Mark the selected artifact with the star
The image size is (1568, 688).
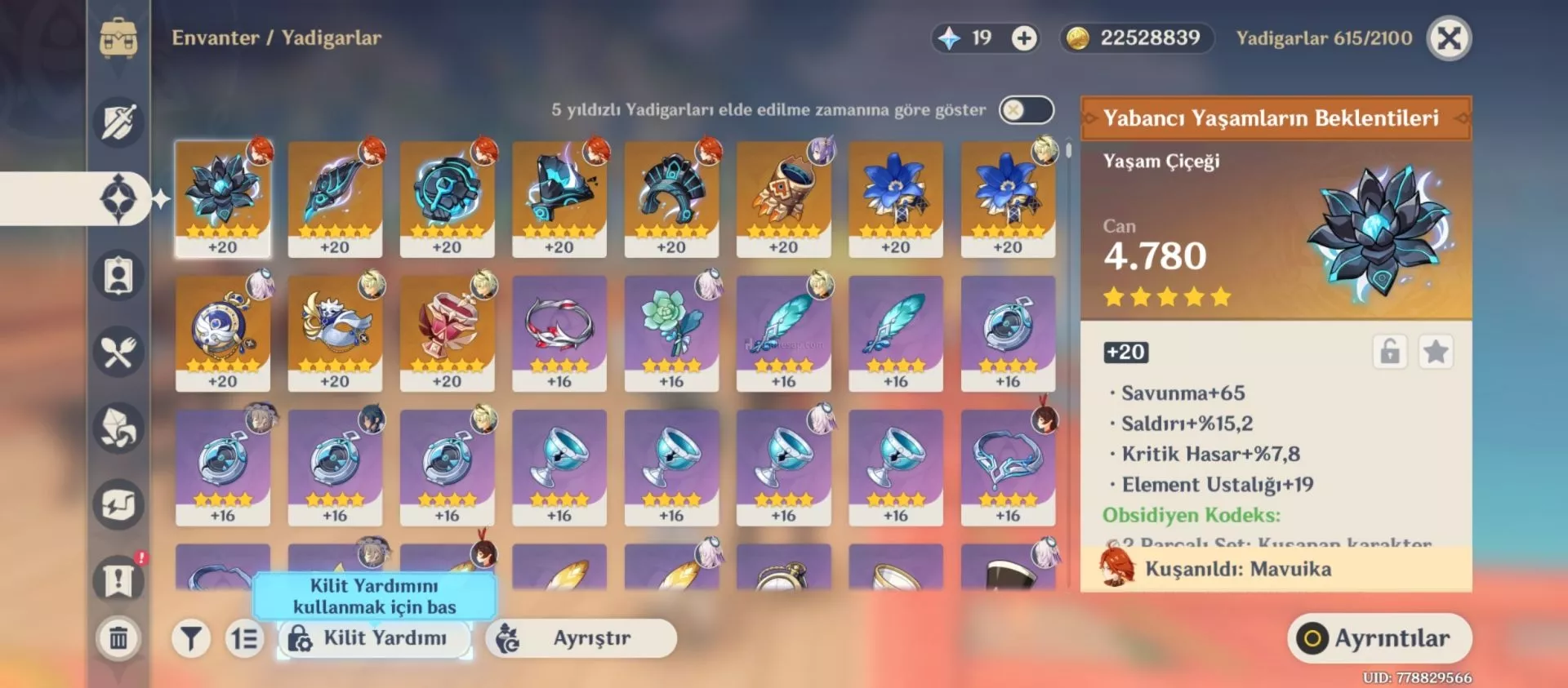pos(1435,352)
